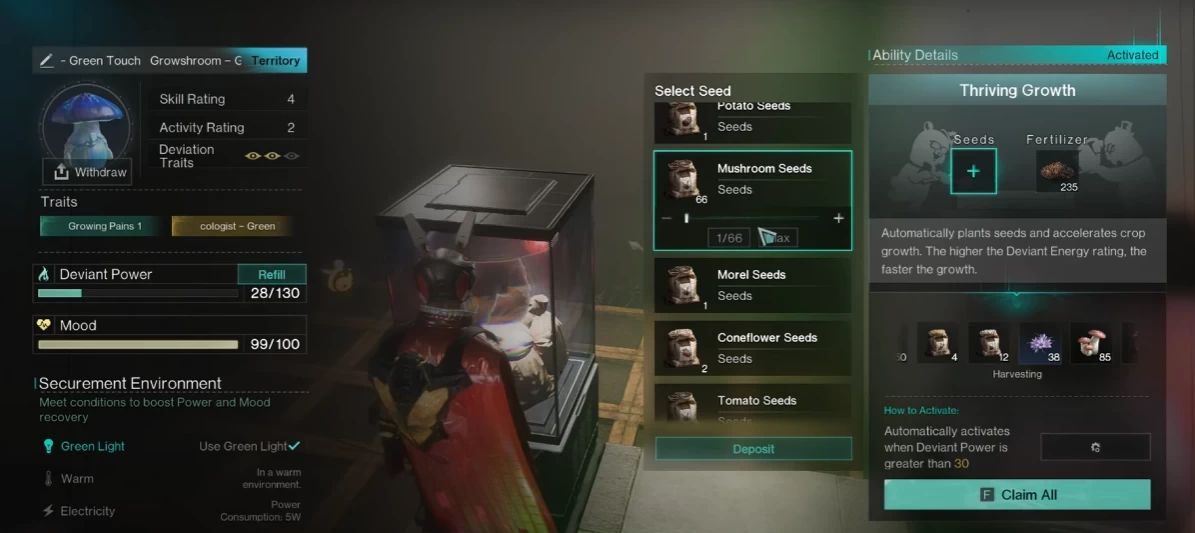Choose the Coneflower Seeds row
The height and width of the screenshot is (533, 1195).
click(x=753, y=348)
